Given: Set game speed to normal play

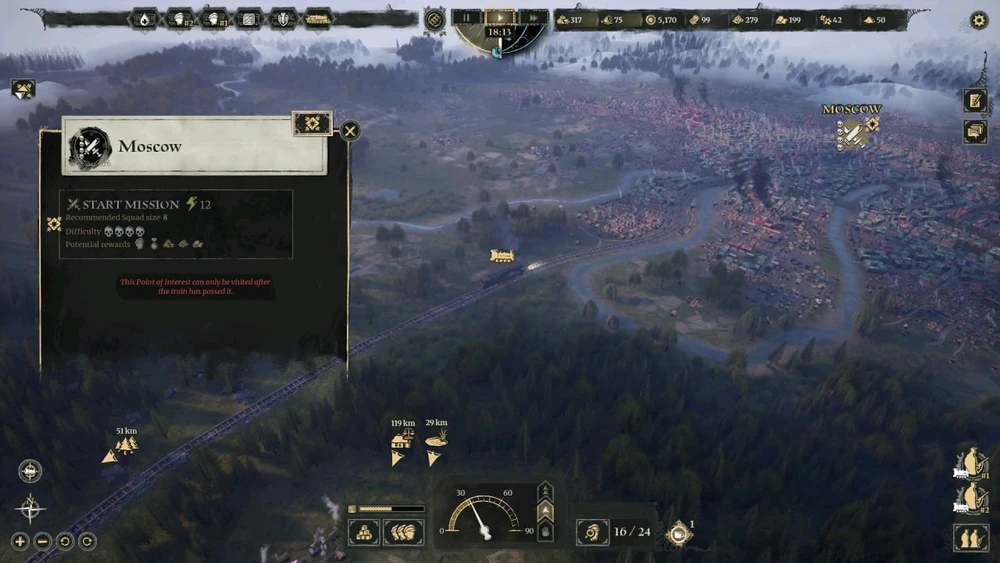Looking at the screenshot, I should [x=501, y=17].
